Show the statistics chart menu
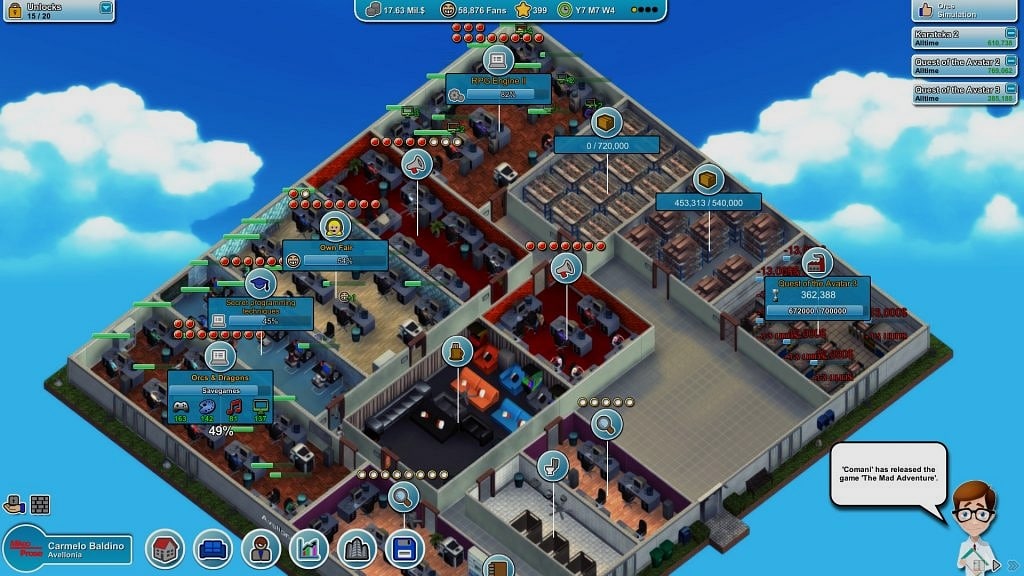Viewport: 1024px width, 576px height. pos(309,548)
